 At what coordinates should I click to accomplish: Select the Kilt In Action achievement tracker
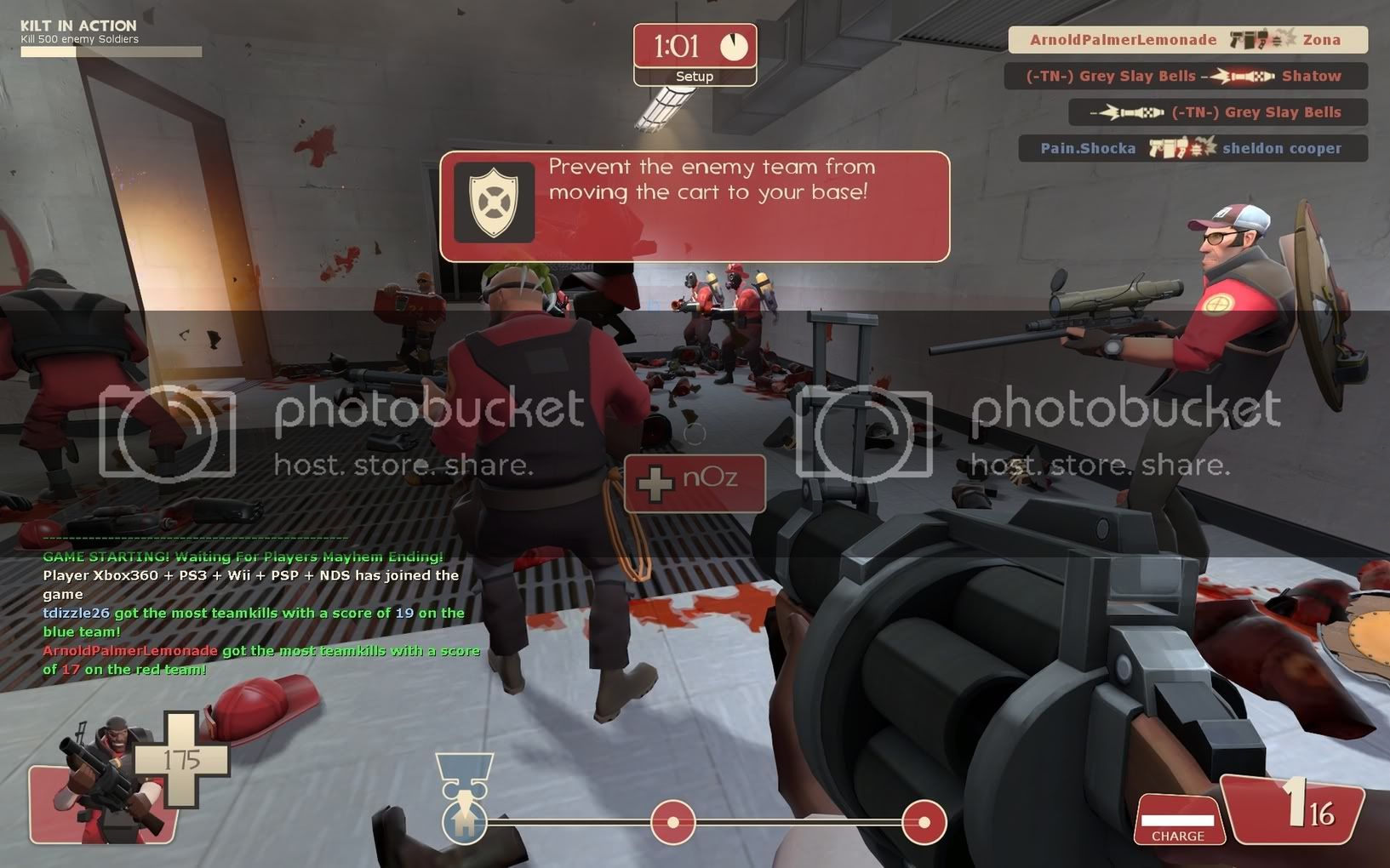pos(111,38)
